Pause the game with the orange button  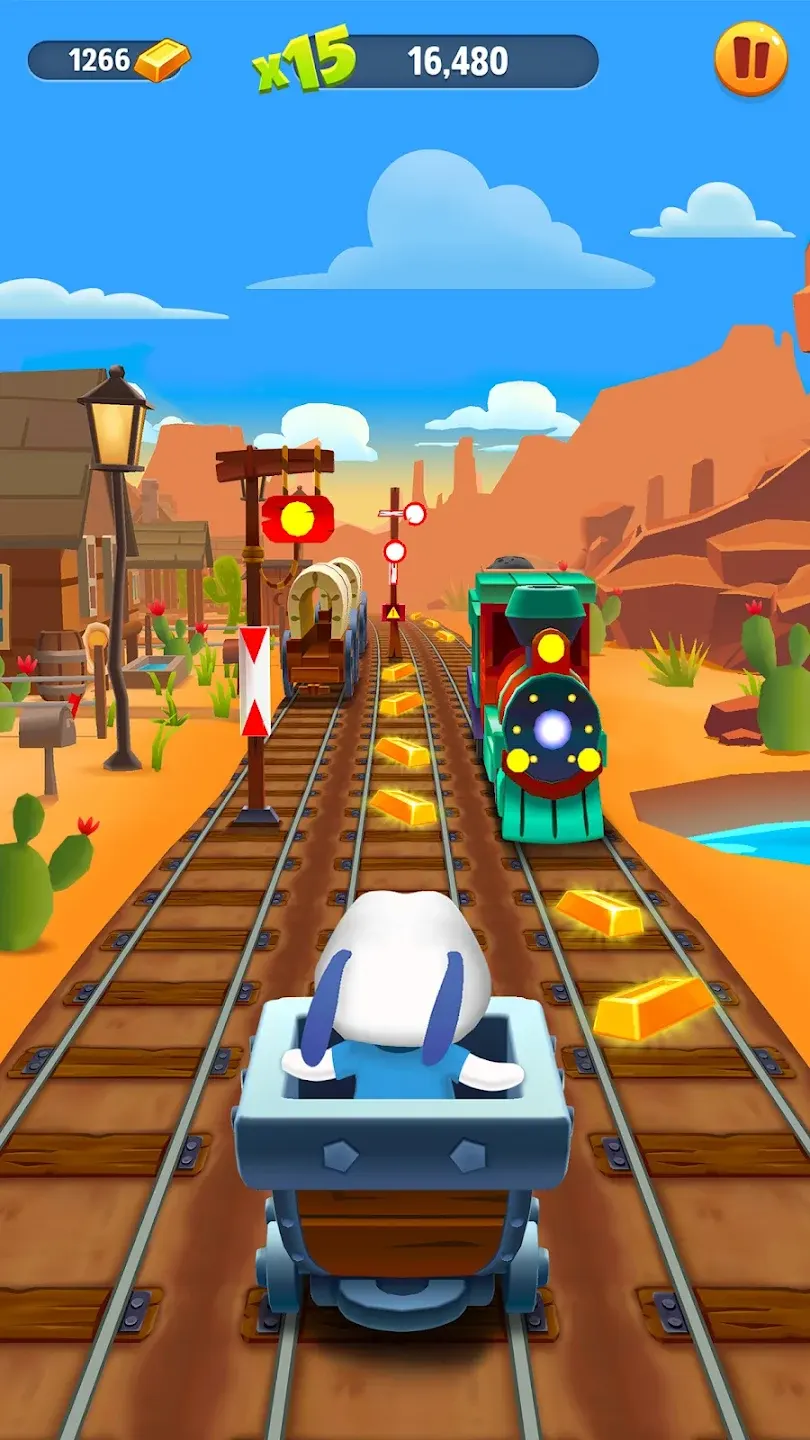[x=750, y=59]
